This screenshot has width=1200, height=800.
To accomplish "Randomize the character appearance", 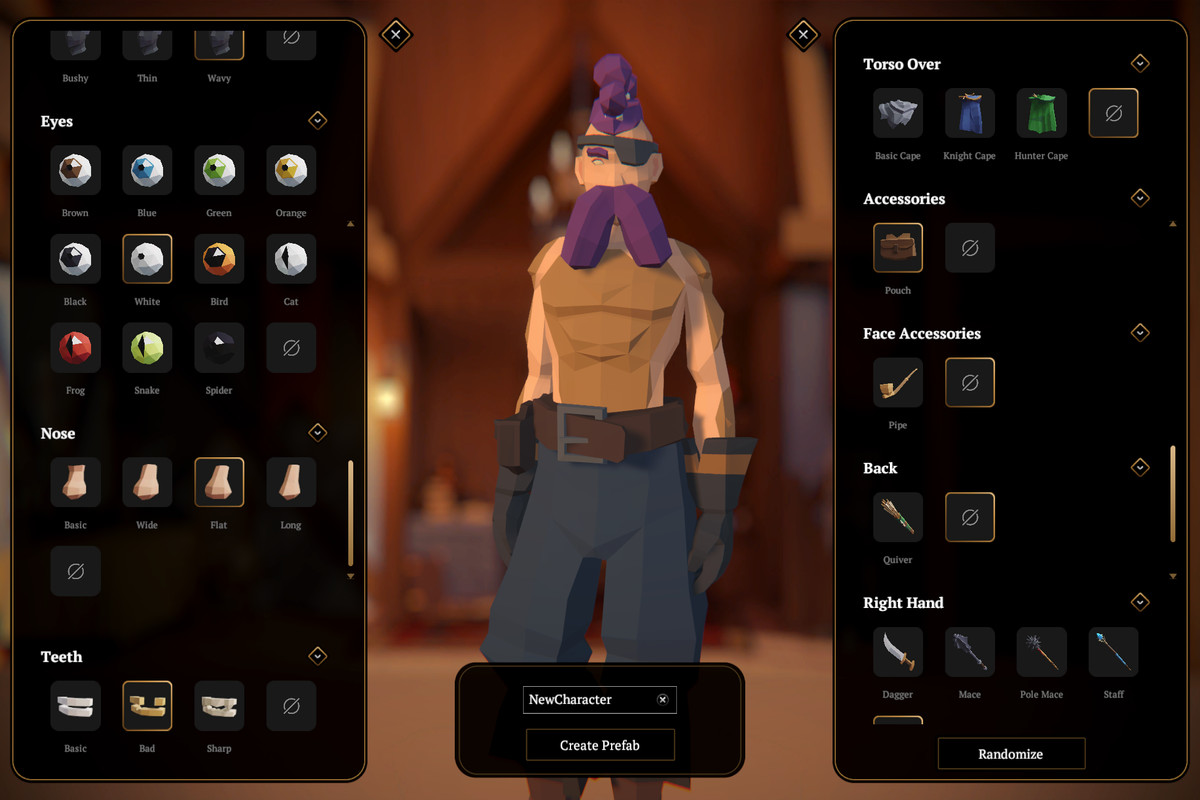I will coord(1010,754).
